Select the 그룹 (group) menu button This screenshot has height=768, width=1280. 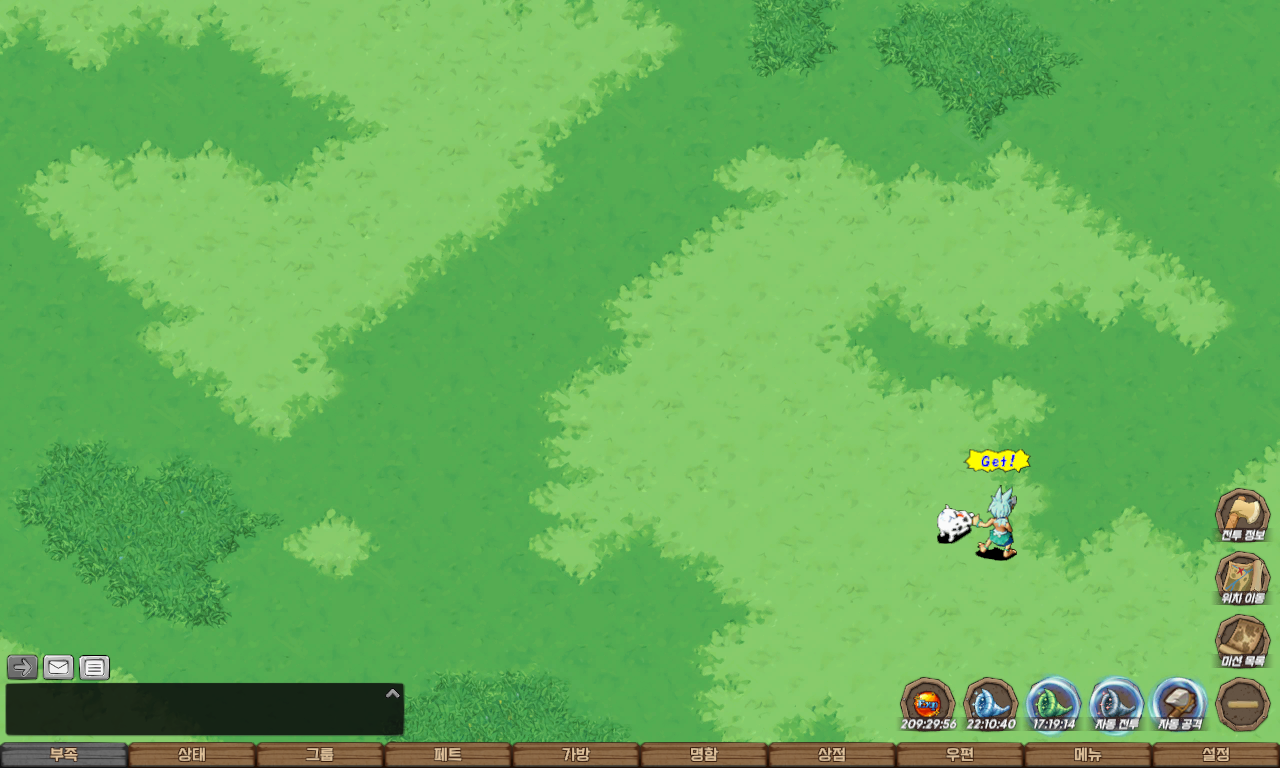coord(320,755)
